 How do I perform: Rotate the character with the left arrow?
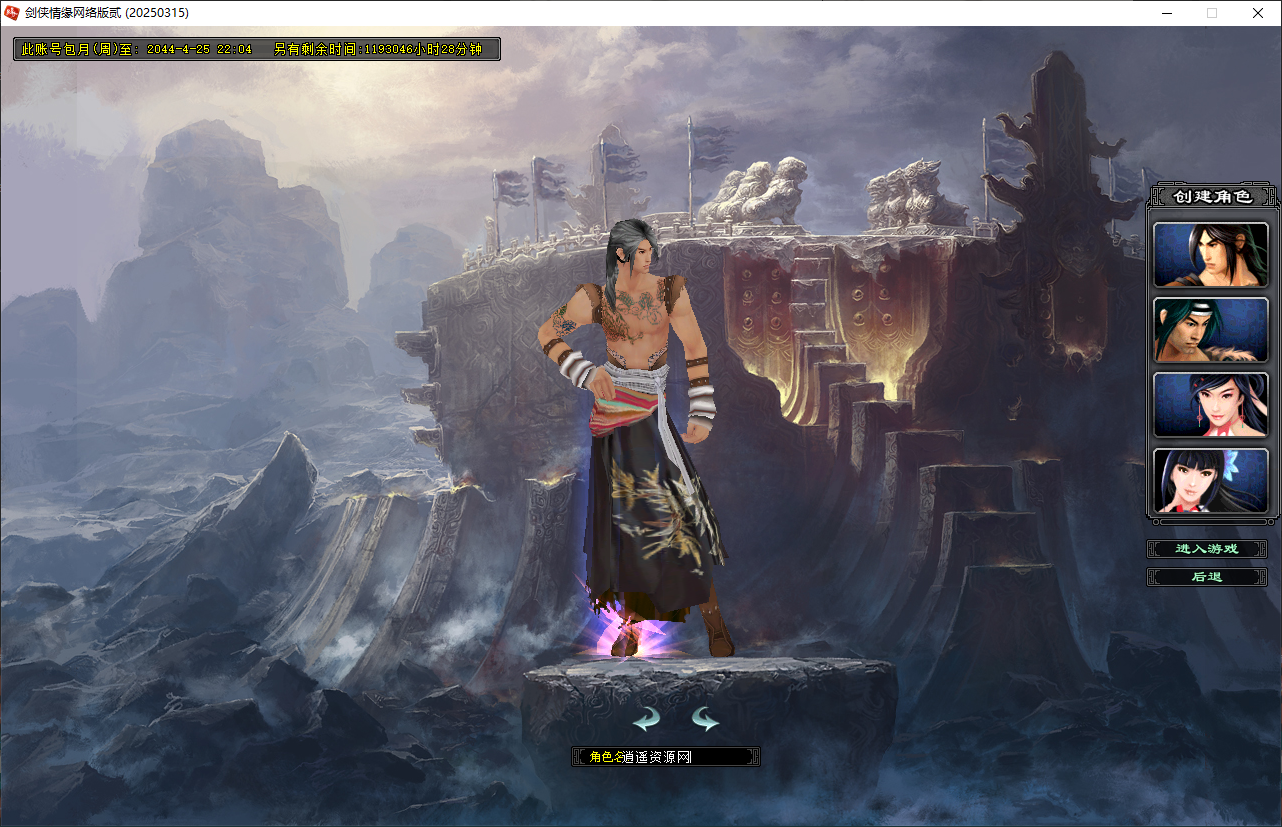tap(646, 719)
